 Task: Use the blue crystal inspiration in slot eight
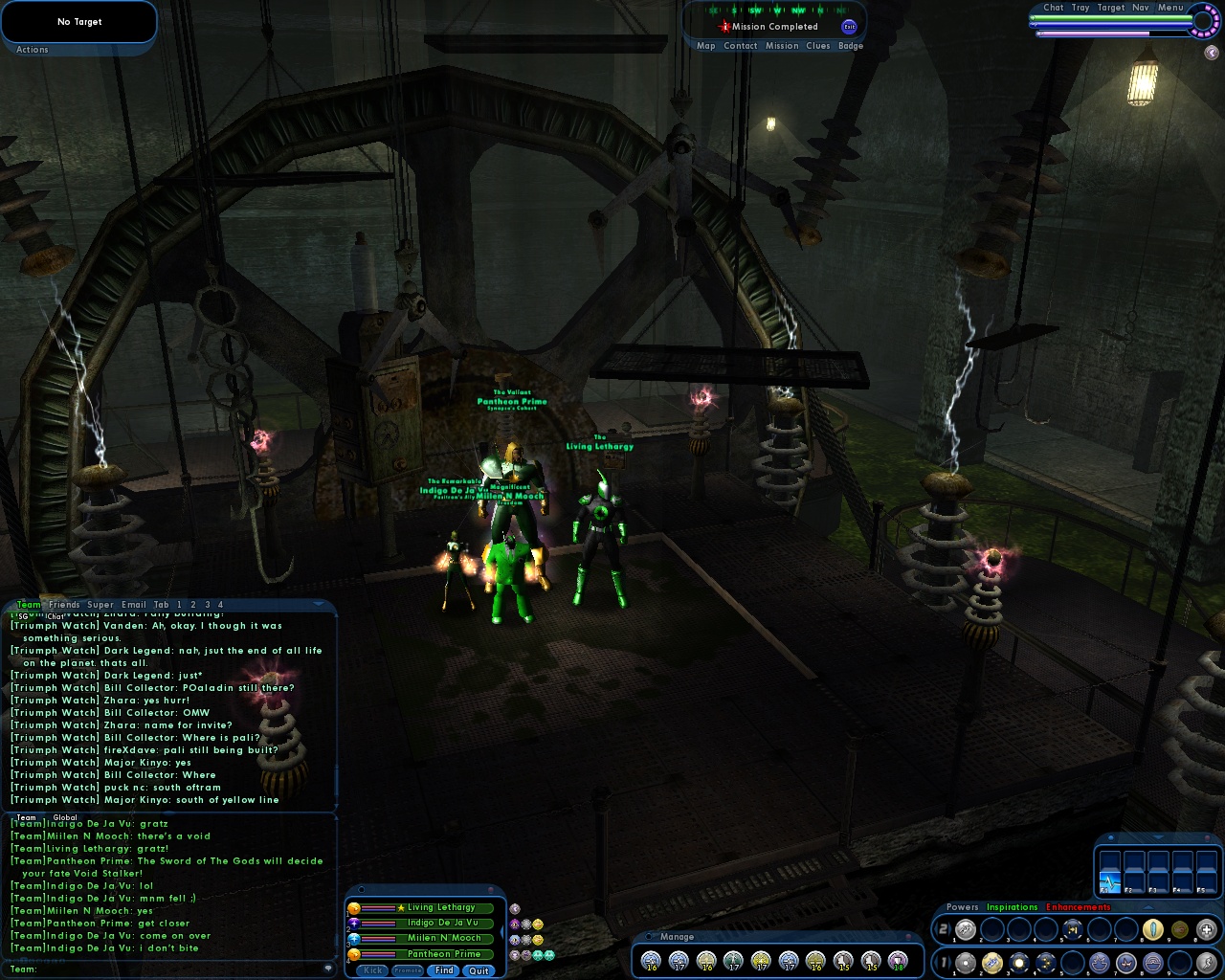pos(1153,928)
